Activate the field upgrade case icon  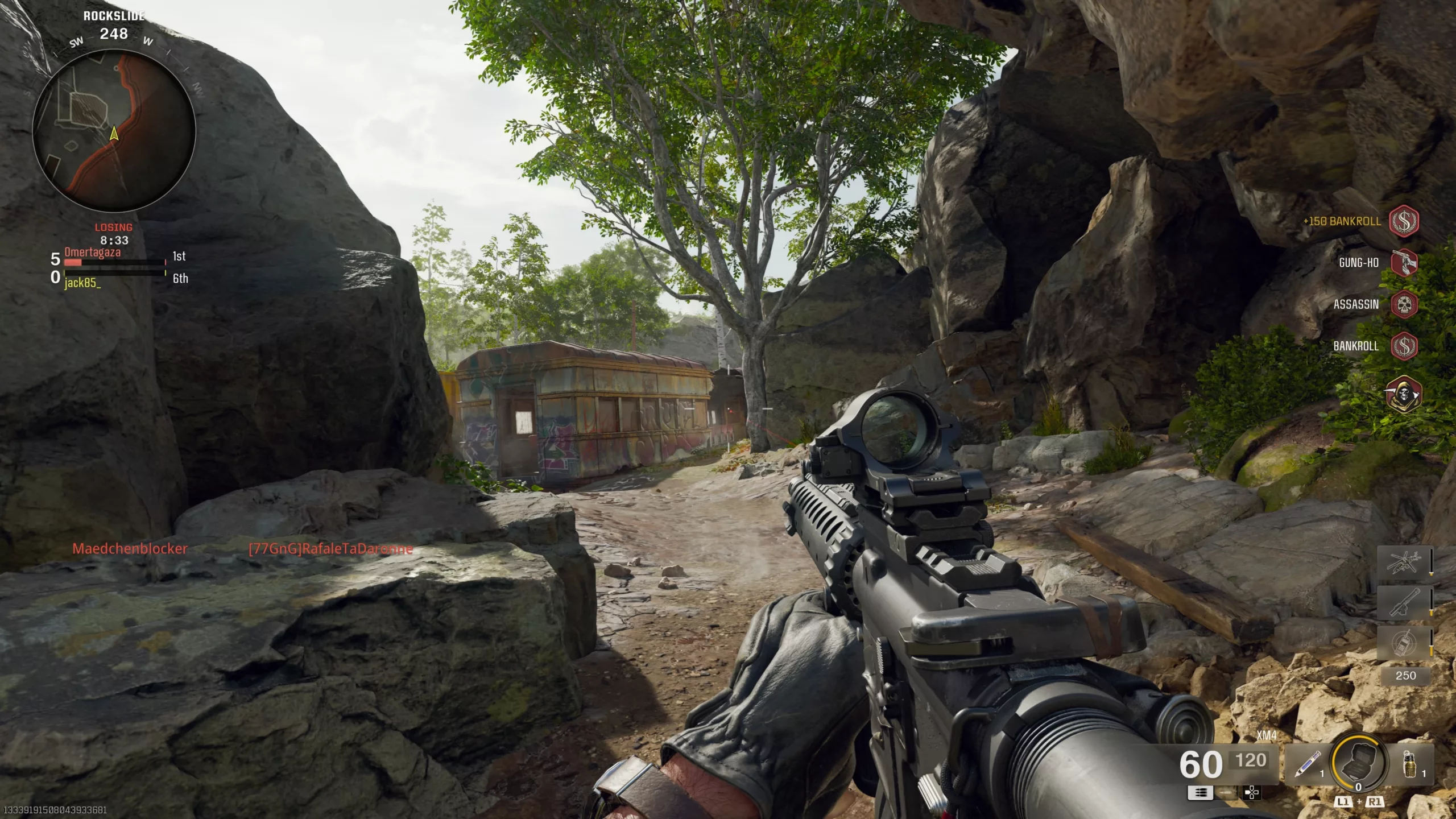coord(1358,761)
